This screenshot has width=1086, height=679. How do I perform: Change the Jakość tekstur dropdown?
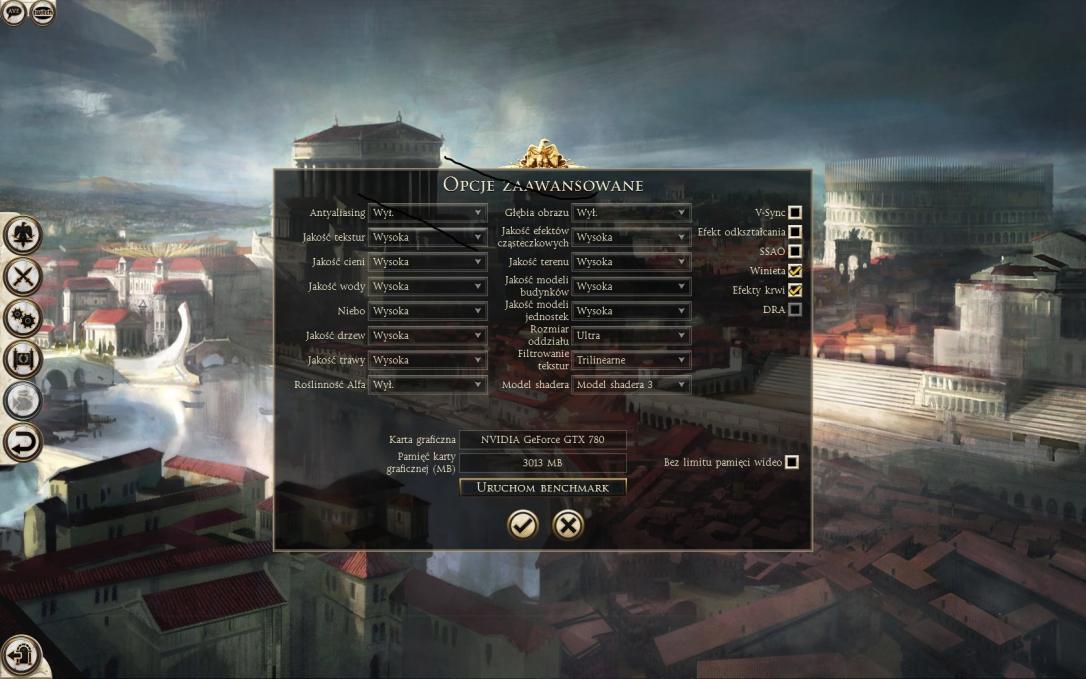(427, 237)
